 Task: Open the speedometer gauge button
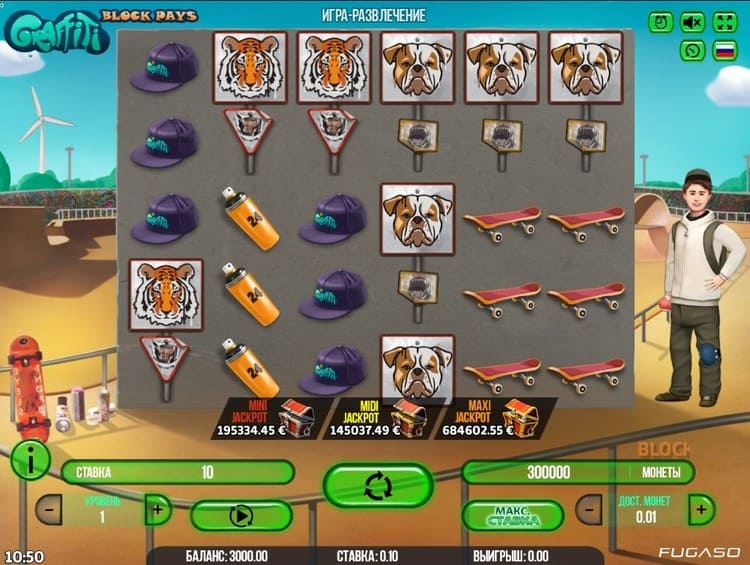point(692,50)
